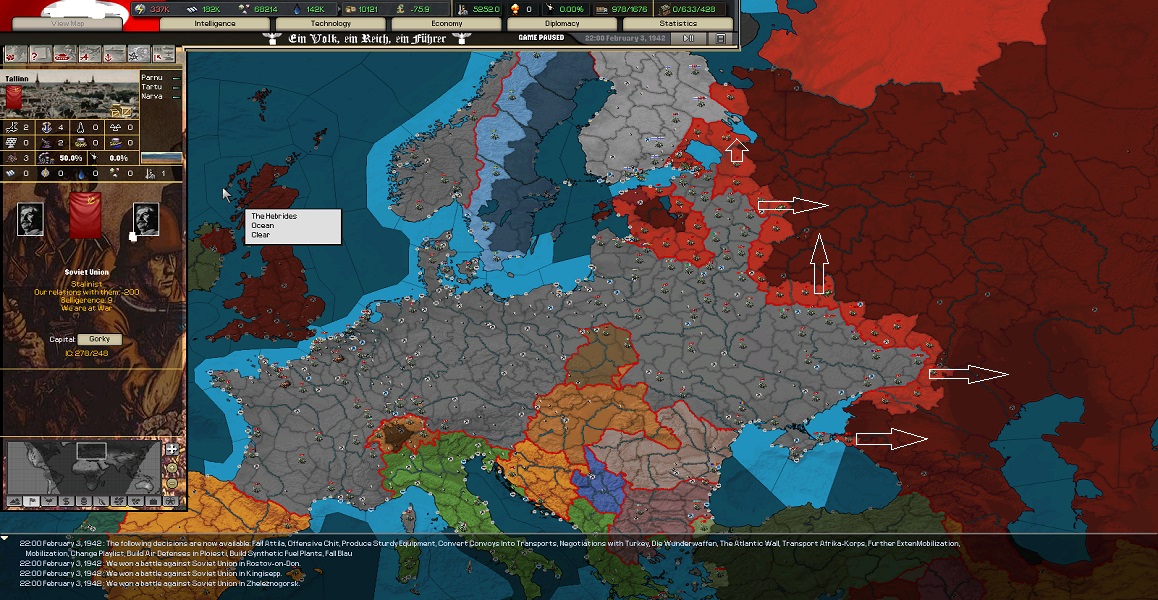
Task: Select Narva in the province list
Action: click(x=153, y=97)
